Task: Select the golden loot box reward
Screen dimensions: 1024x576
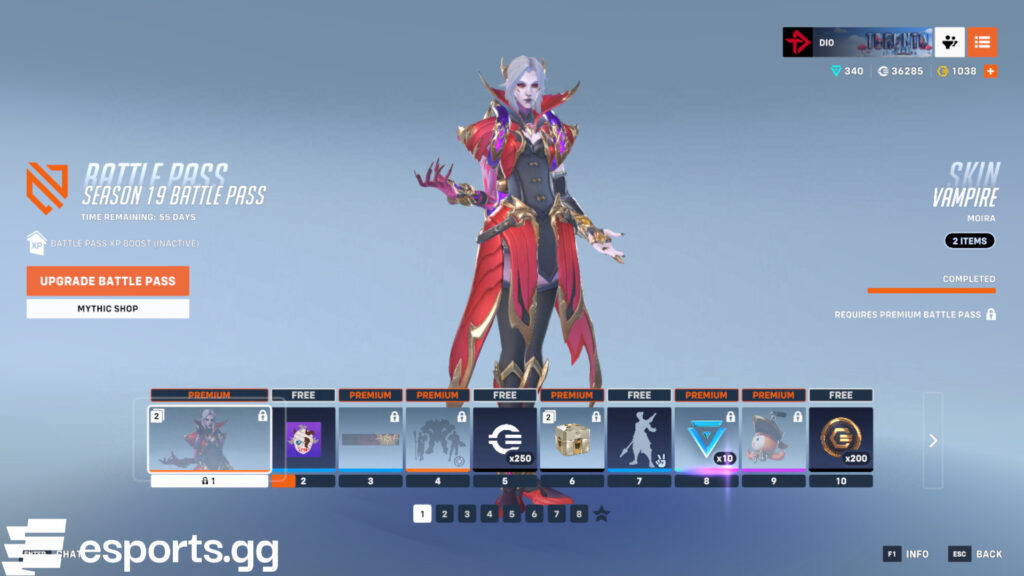Action: (572, 438)
